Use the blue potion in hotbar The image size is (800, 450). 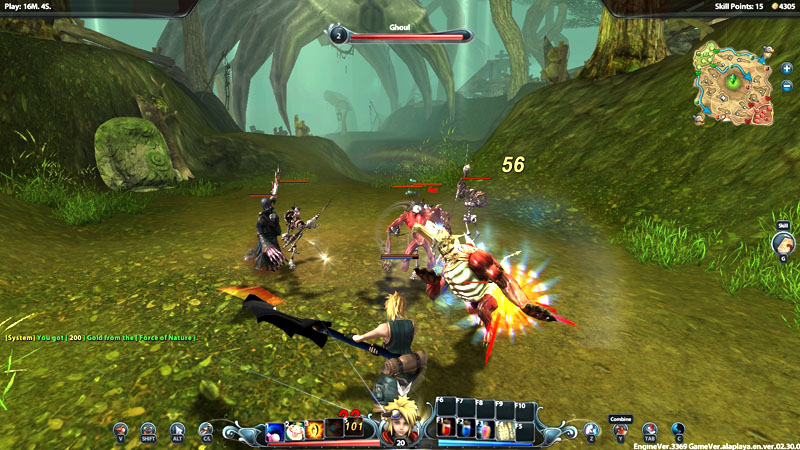(x=466, y=429)
